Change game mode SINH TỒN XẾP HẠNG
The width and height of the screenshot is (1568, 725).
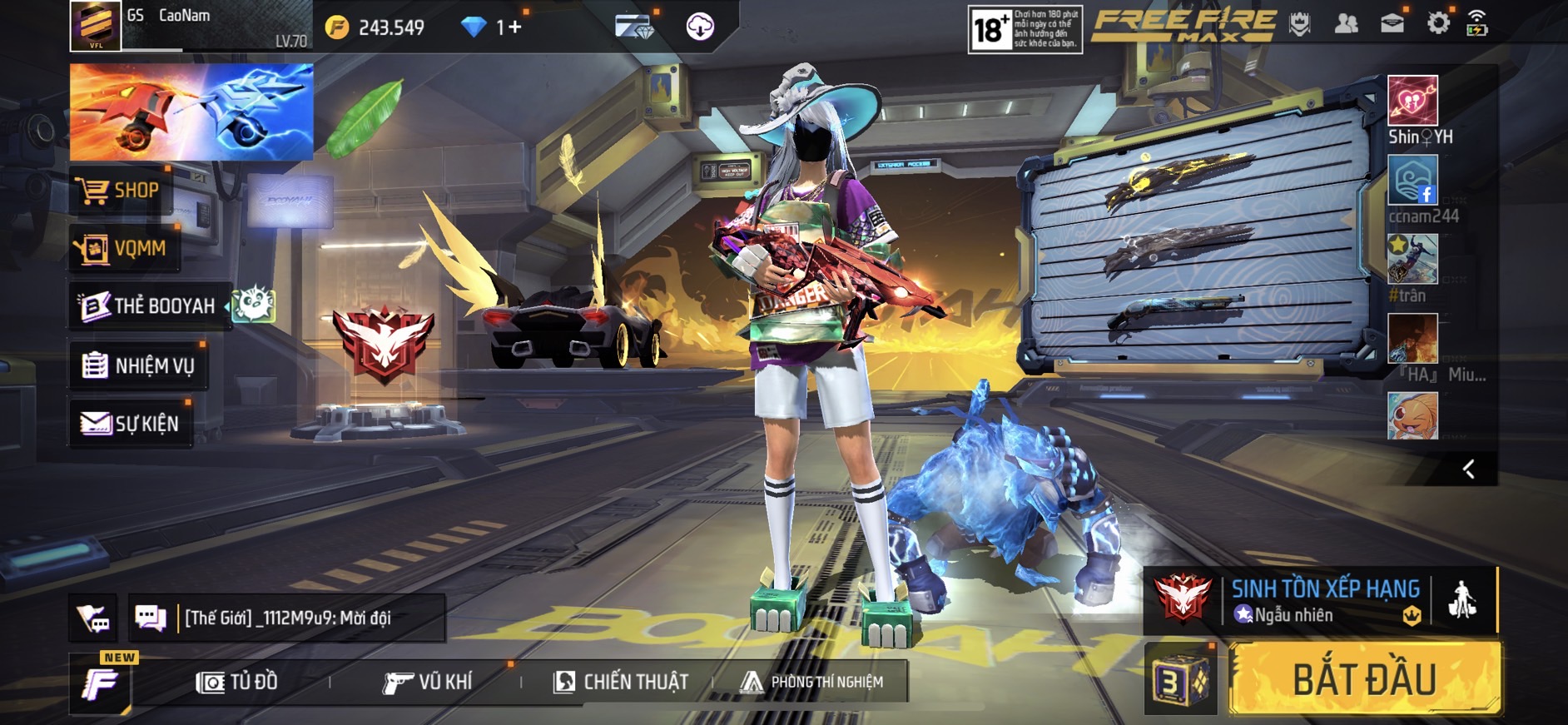1323,599
